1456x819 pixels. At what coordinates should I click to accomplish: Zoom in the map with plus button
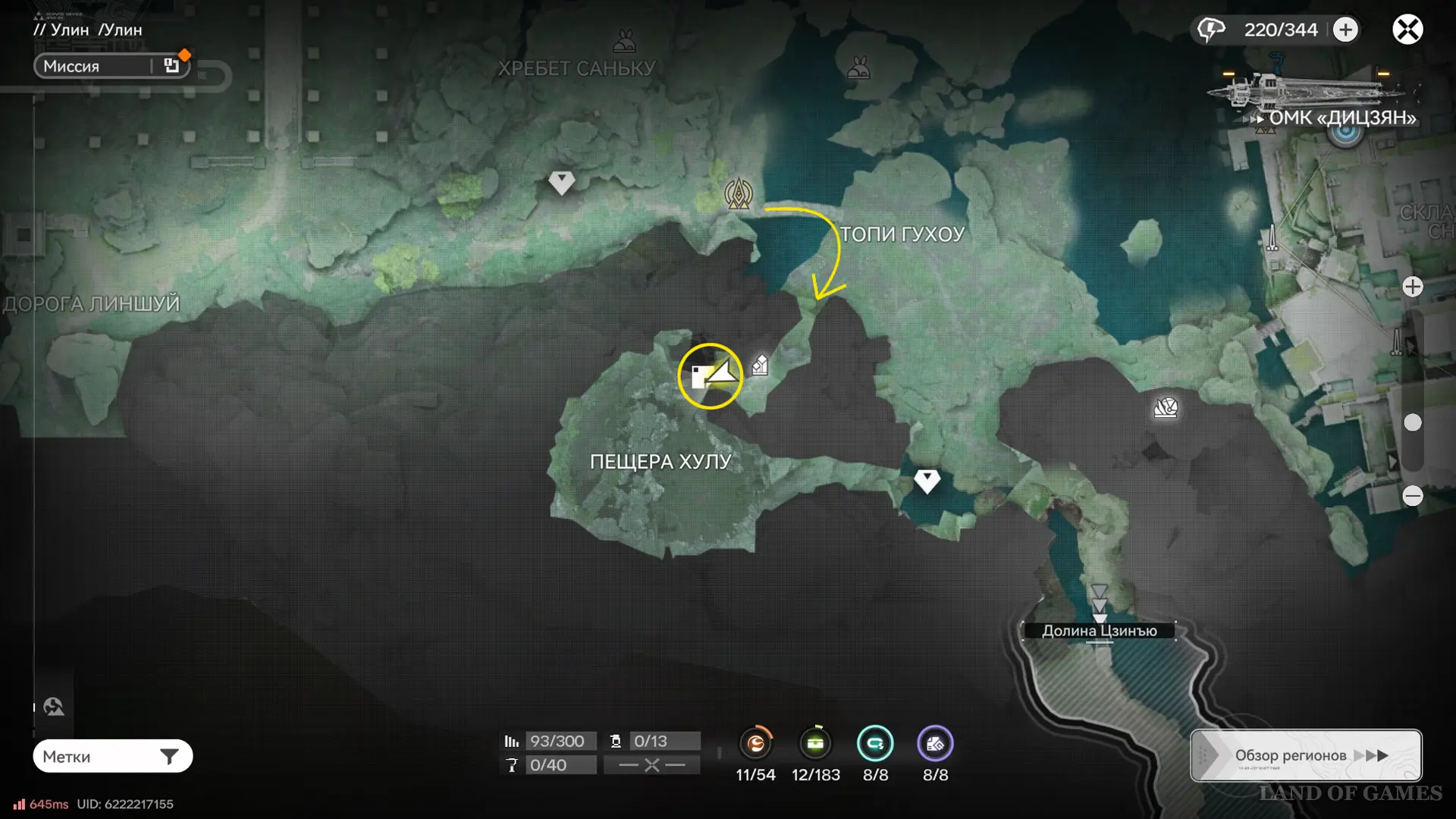pyautogui.click(x=1412, y=287)
